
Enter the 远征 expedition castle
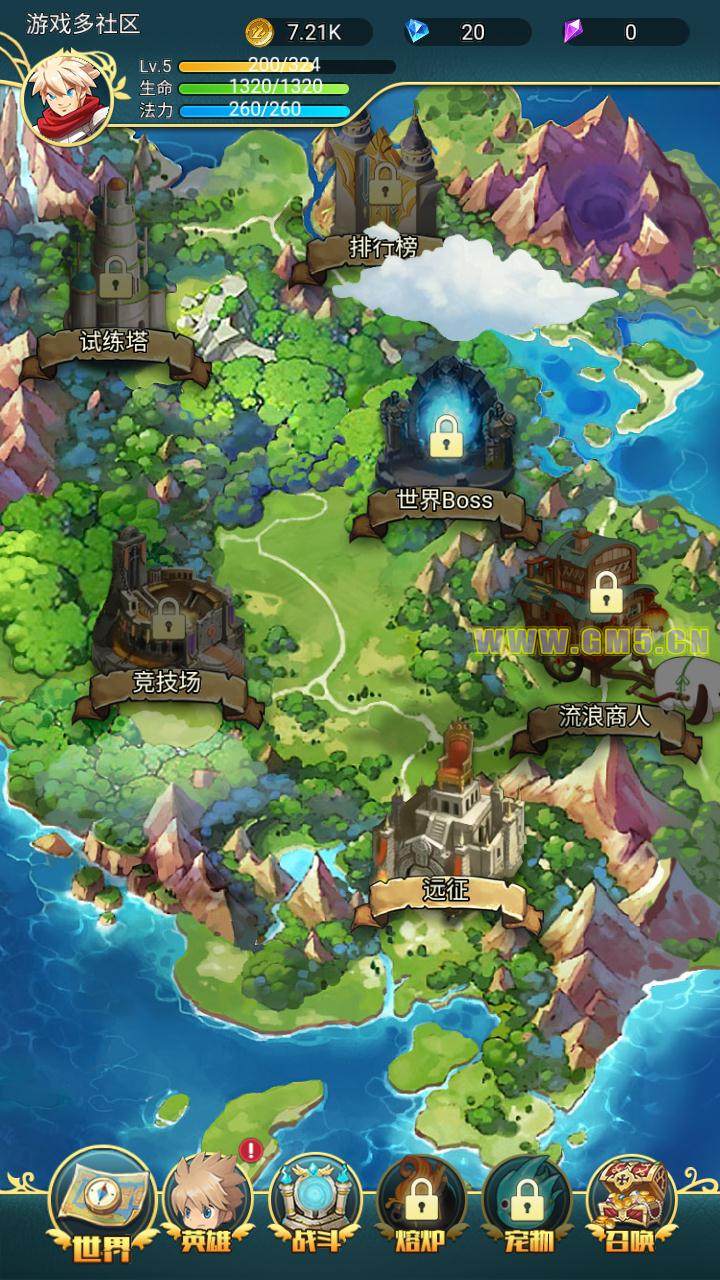pyautogui.click(x=448, y=840)
